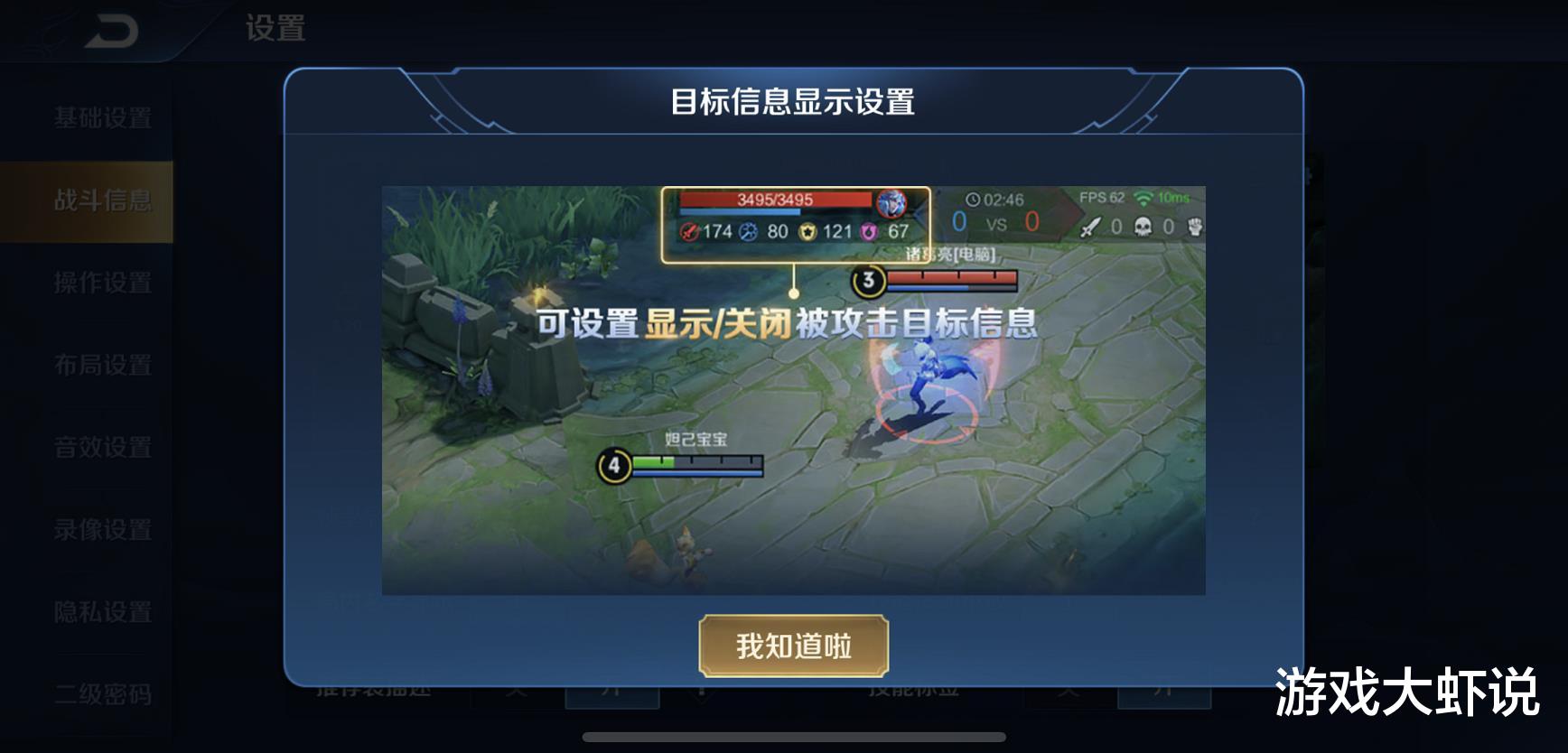Select the 战斗信息 settings tab
The height and width of the screenshot is (753, 1568).
[102, 200]
